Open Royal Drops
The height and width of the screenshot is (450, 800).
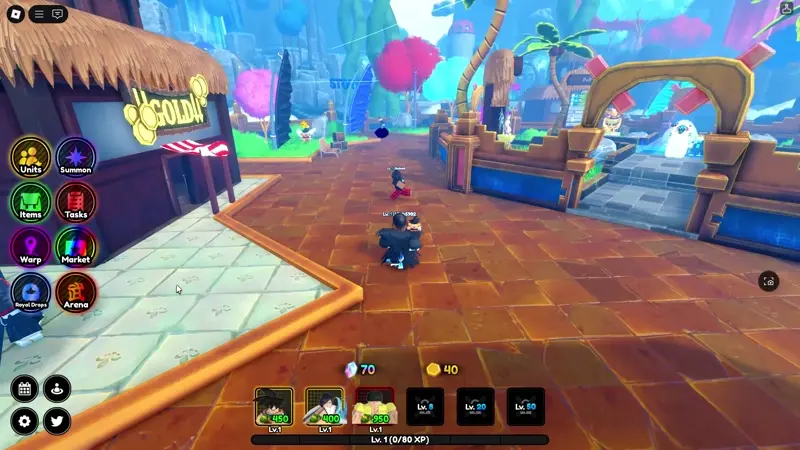tap(31, 293)
